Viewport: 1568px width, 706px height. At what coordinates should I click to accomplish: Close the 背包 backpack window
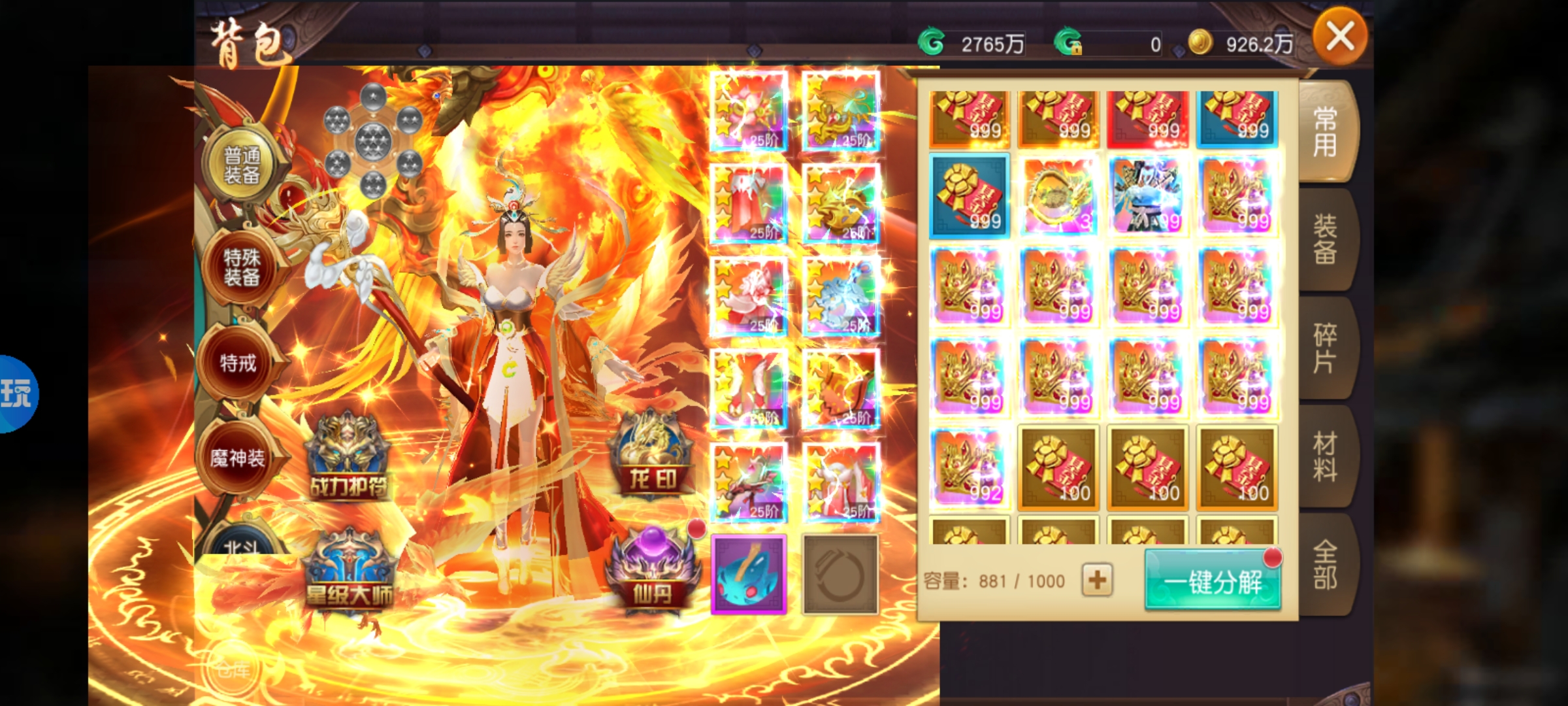(1340, 38)
